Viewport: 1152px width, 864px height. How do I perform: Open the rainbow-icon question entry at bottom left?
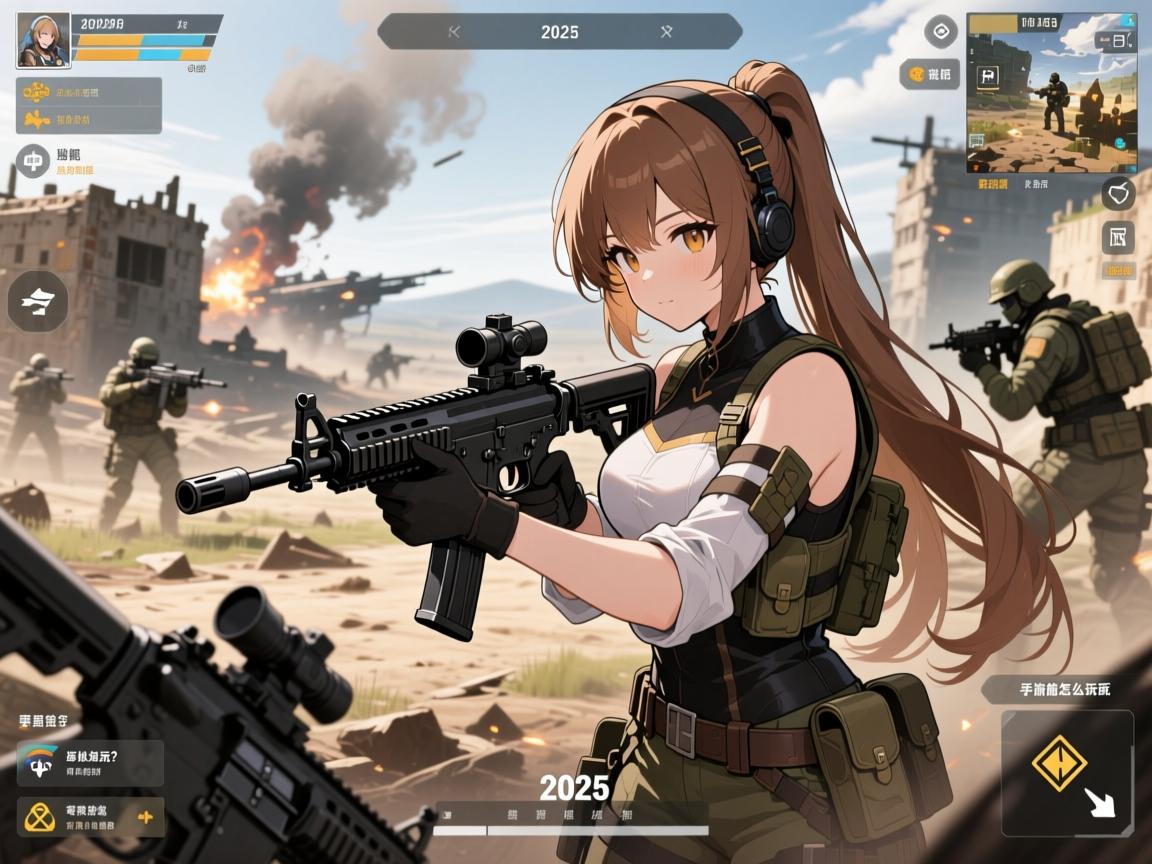point(90,762)
